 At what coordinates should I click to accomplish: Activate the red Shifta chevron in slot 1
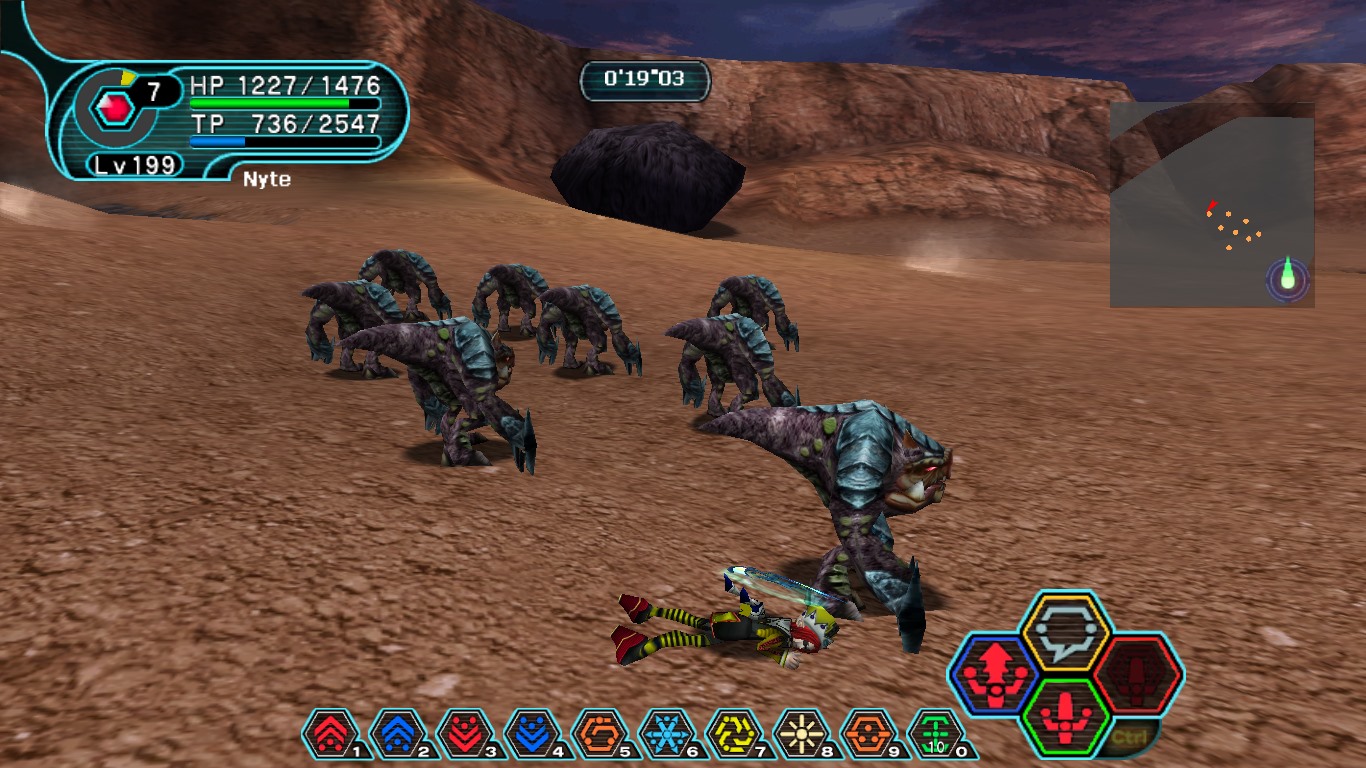click(330, 735)
